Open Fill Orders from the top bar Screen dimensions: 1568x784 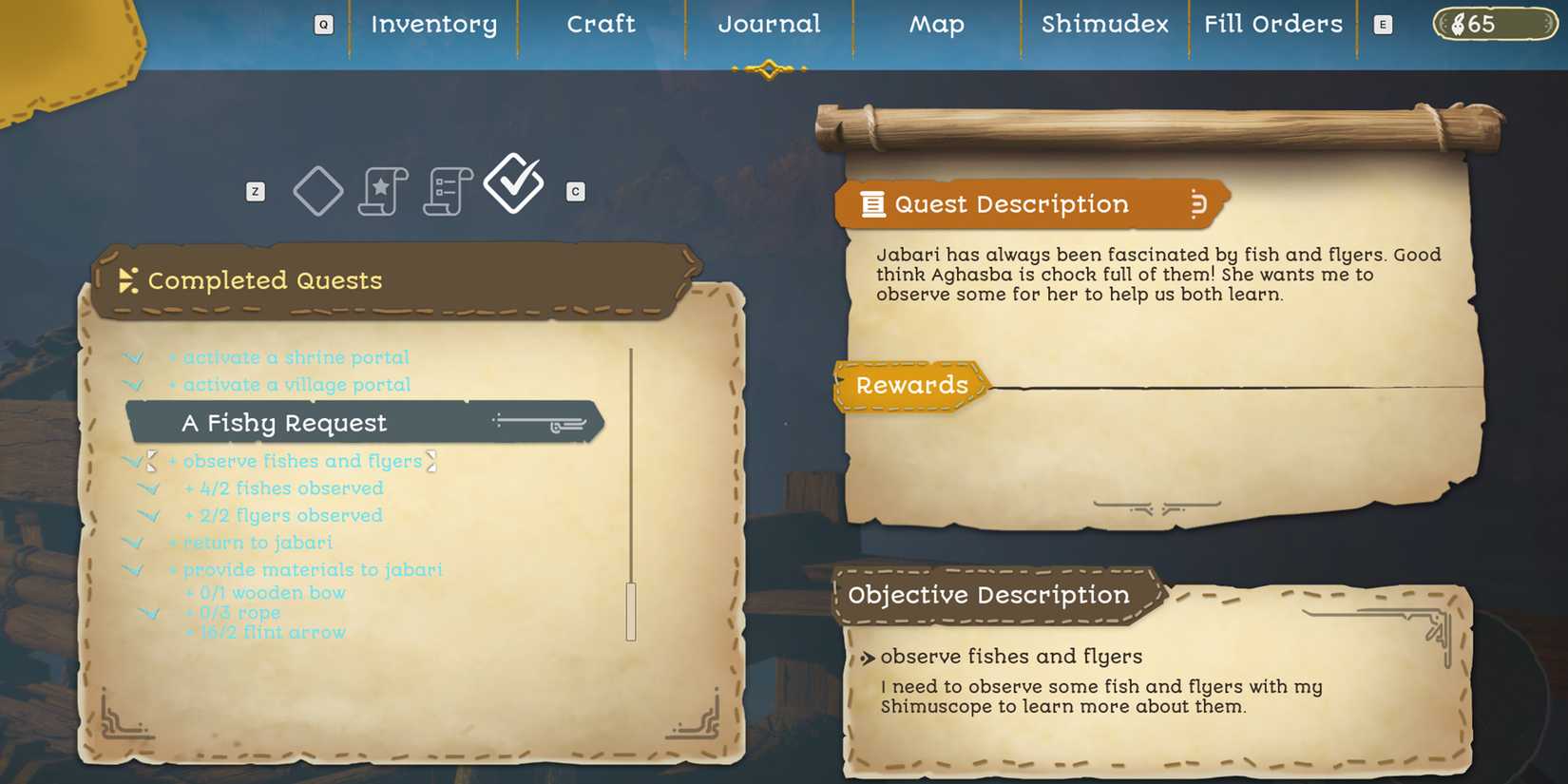(x=1272, y=24)
